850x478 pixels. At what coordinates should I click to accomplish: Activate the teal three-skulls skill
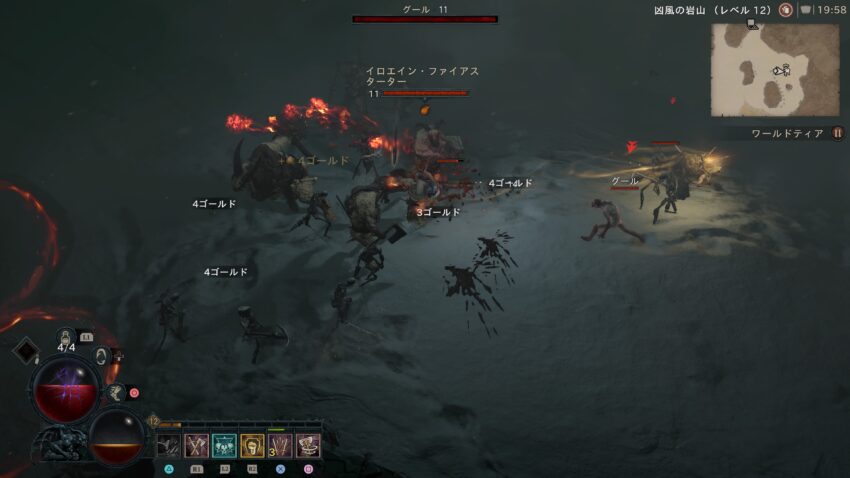coord(224,446)
